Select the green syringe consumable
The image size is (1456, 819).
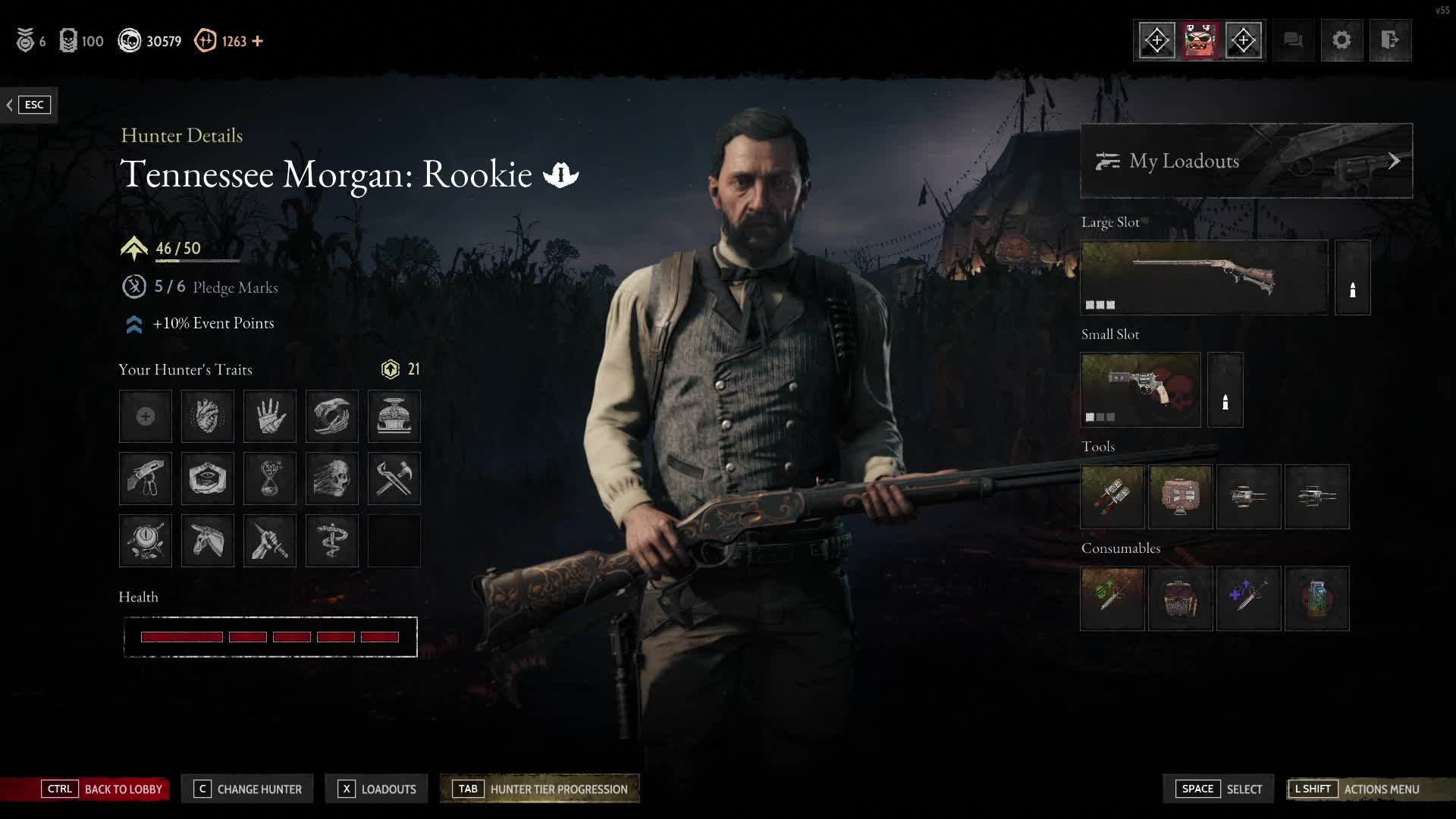tap(1112, 598)
